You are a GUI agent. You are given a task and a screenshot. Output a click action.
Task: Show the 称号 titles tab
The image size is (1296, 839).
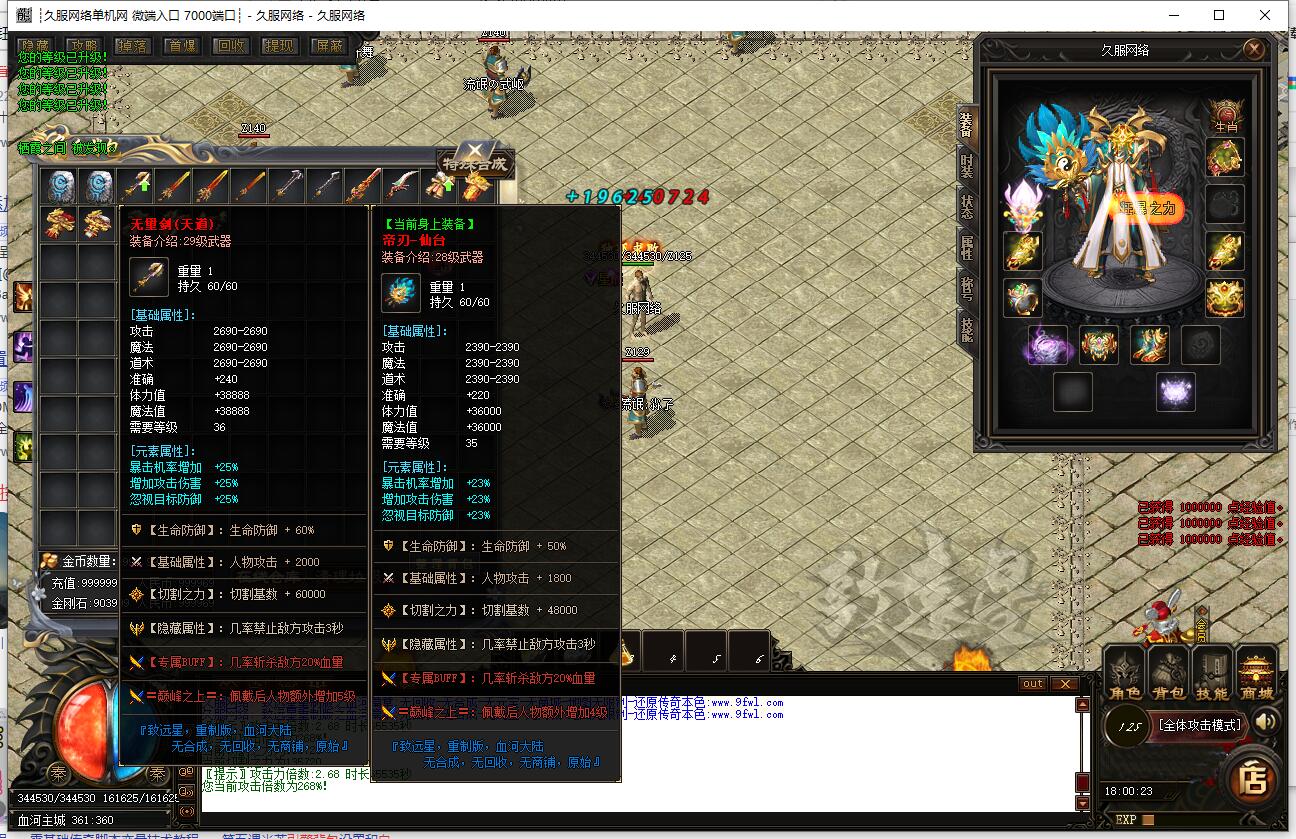[967, 288]
